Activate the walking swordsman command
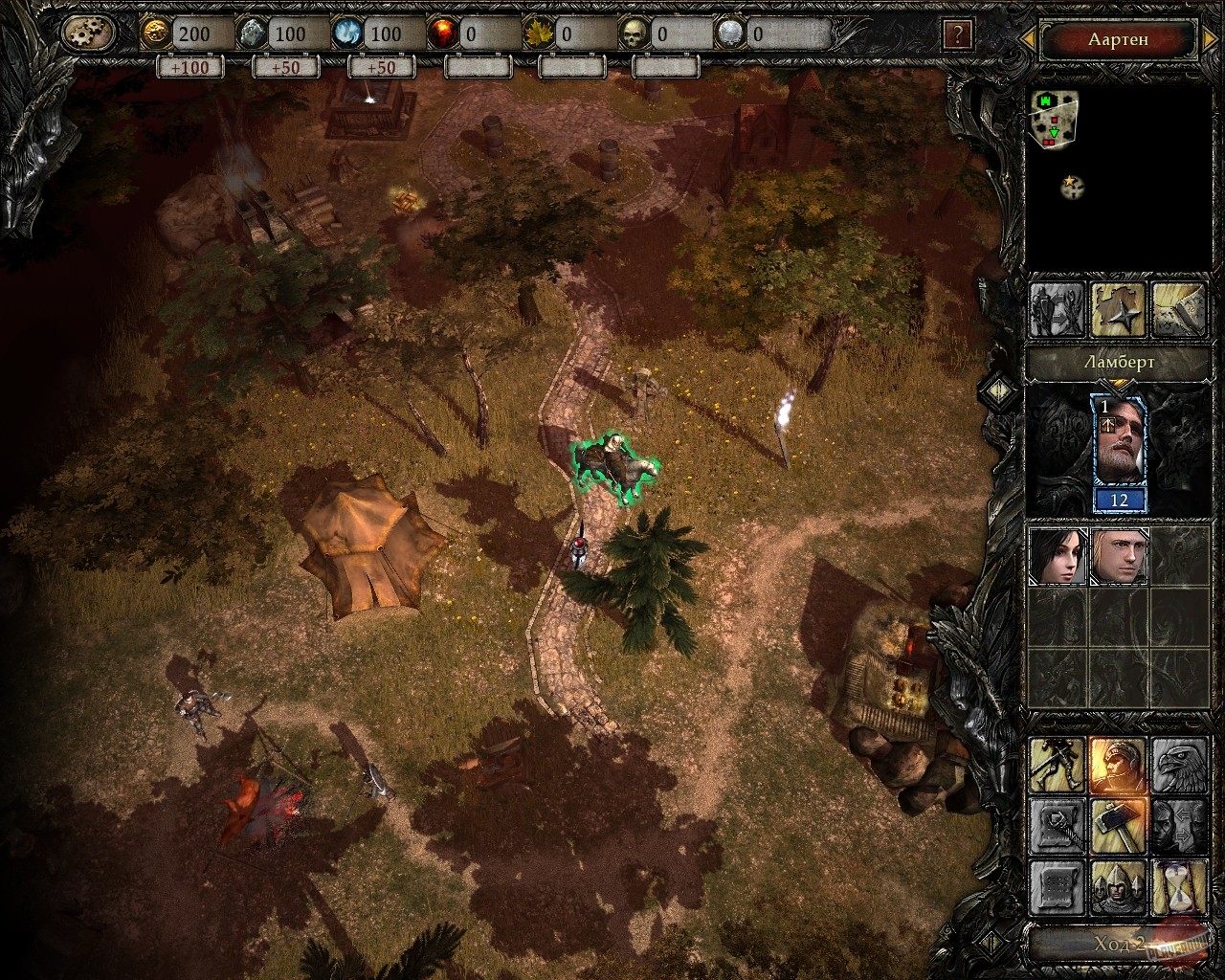Viewport: 1225px width, 980px height. [1057, 766]
